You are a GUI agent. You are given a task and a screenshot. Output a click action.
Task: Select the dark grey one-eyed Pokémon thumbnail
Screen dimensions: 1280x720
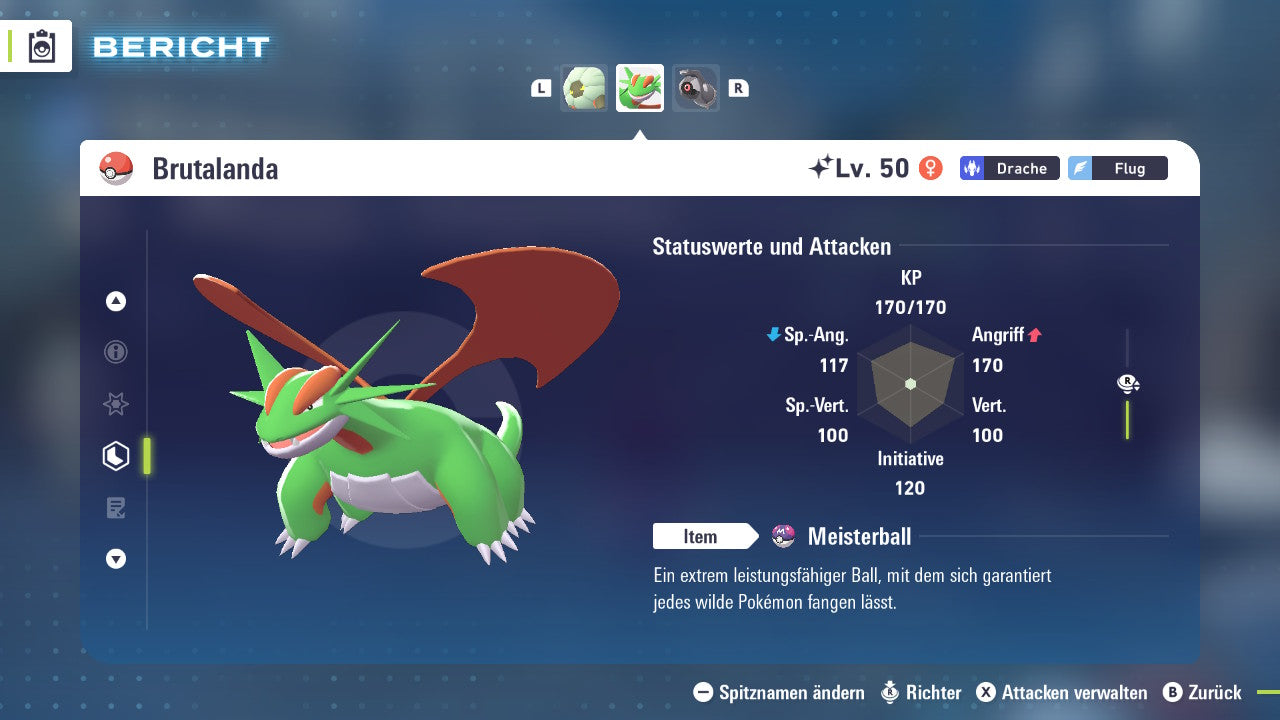(695, 88)
